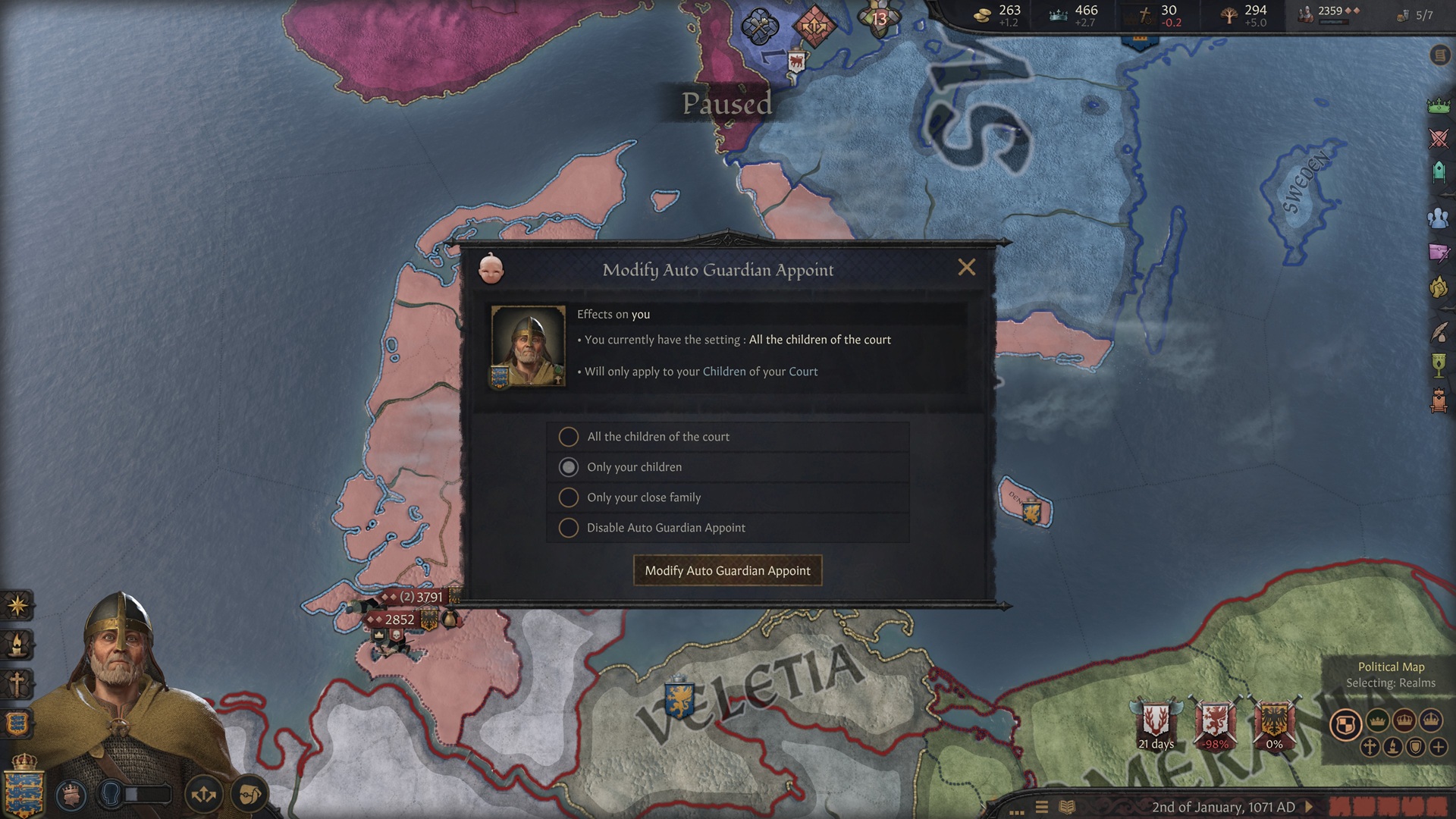Close the Modify Auto Guardian Appoint dialog

[x=966, y=268]
